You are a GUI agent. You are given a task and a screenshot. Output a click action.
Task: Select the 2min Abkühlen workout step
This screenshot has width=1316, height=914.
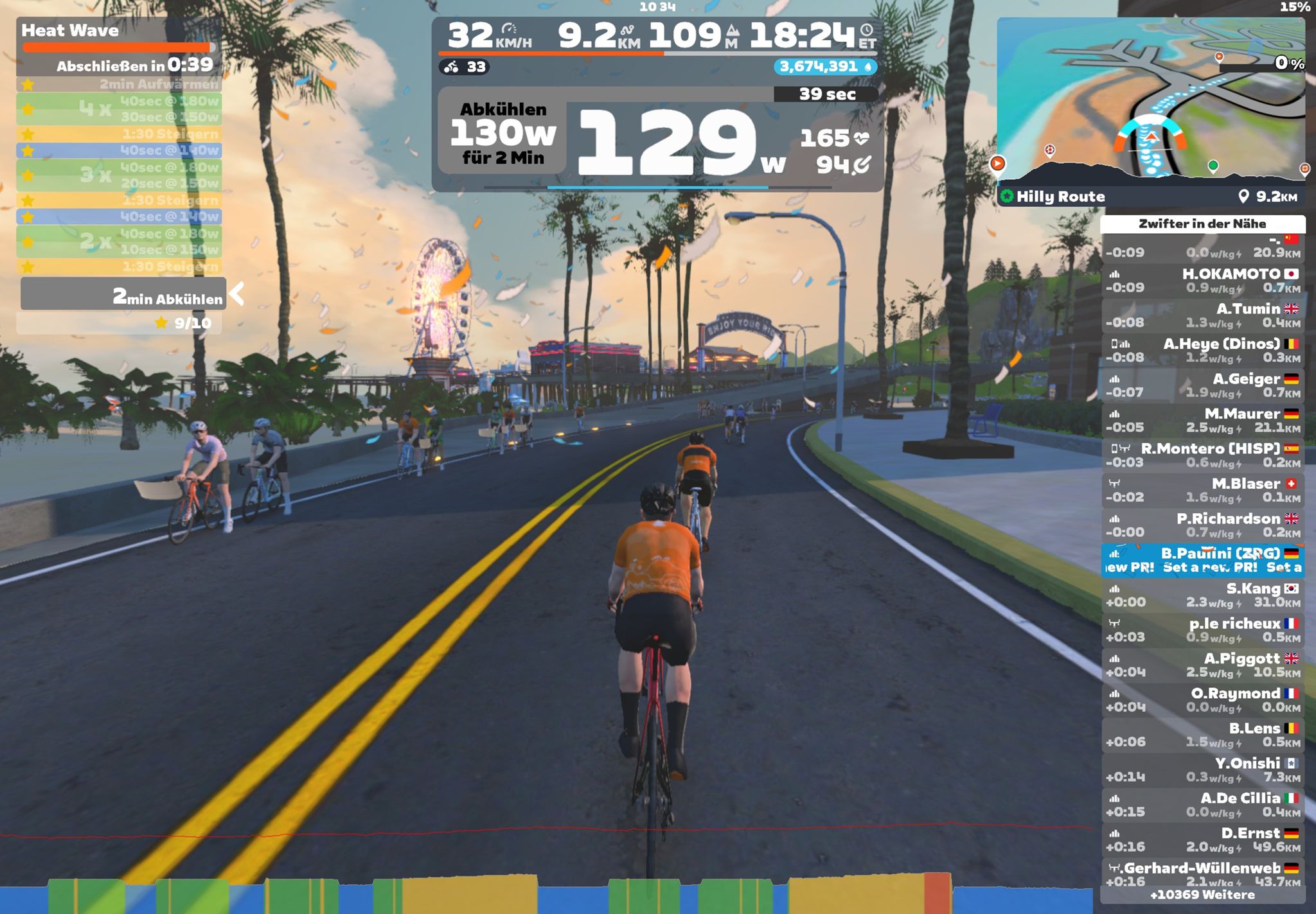(123, 295)
